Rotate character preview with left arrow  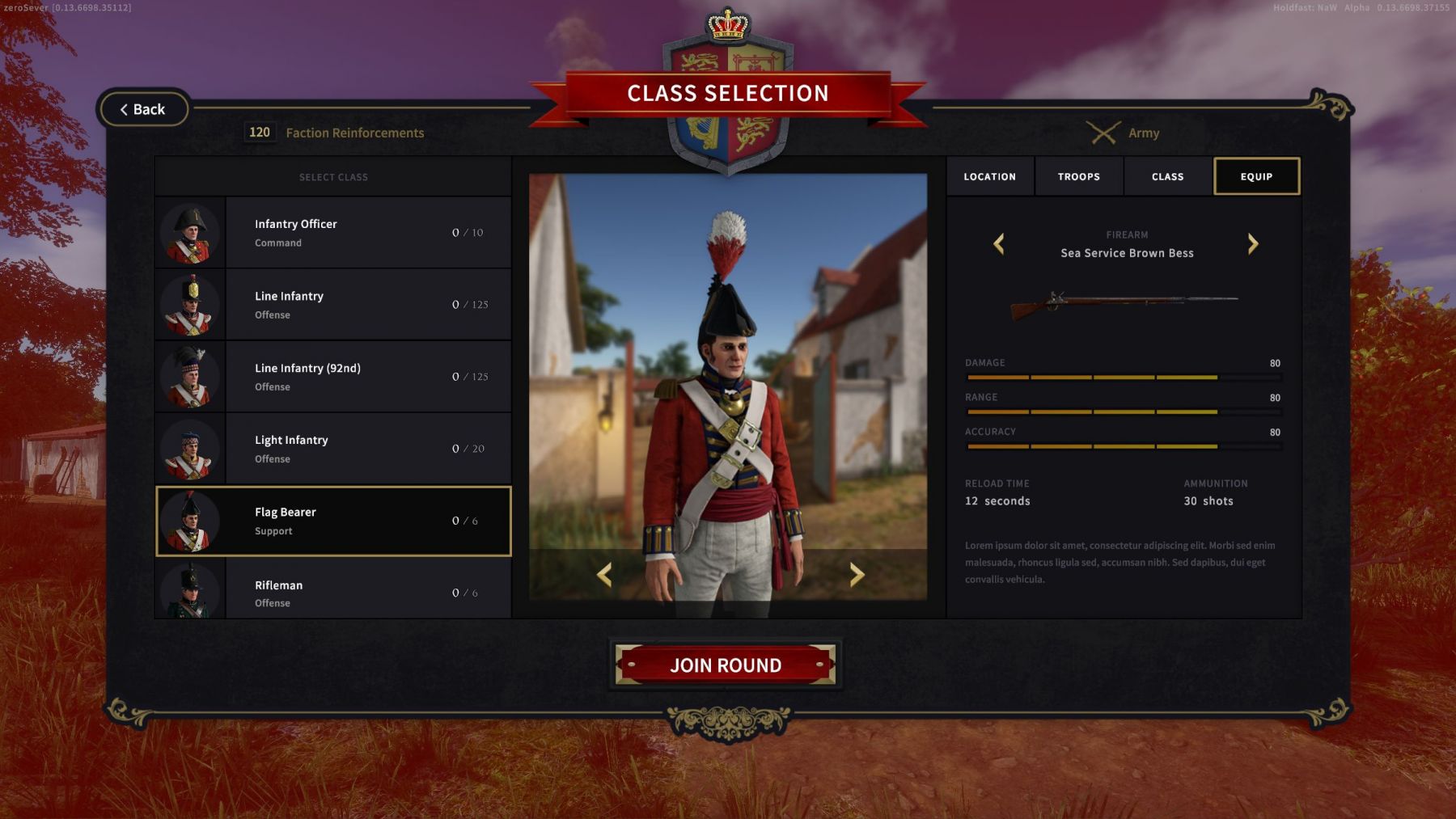pos(604,575)
